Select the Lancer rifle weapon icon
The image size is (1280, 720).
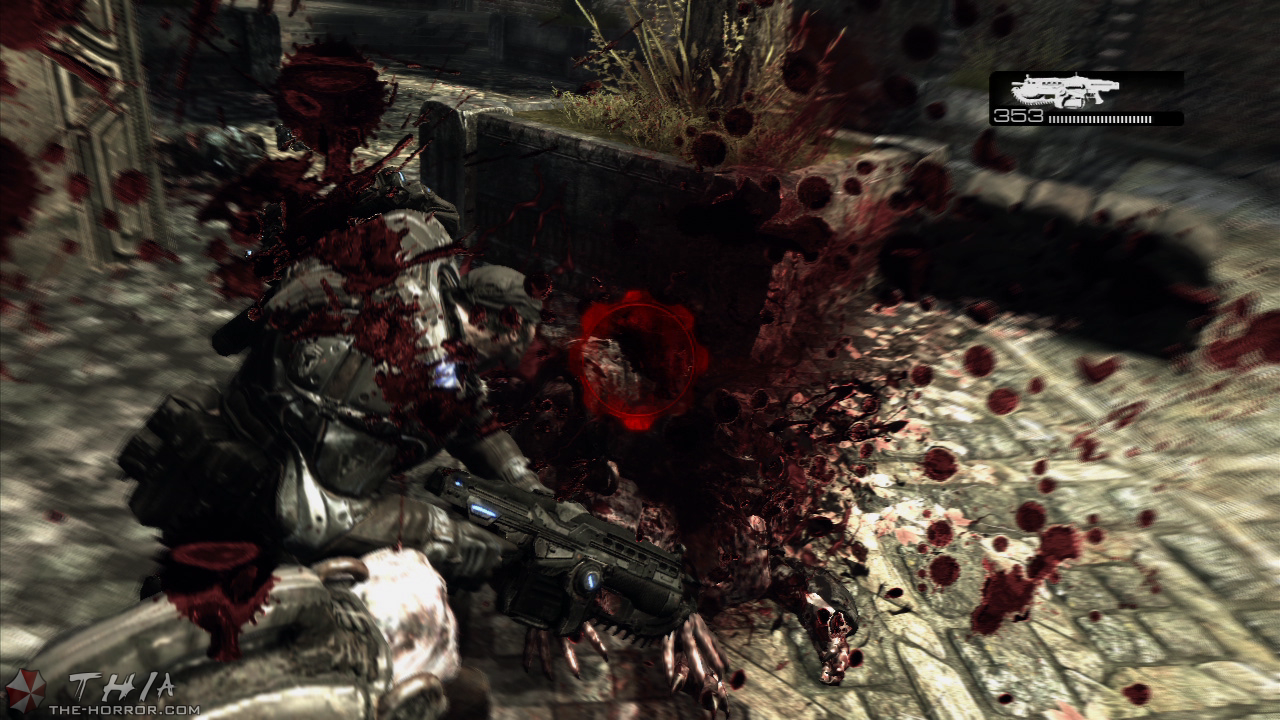tap(1064, 91)
